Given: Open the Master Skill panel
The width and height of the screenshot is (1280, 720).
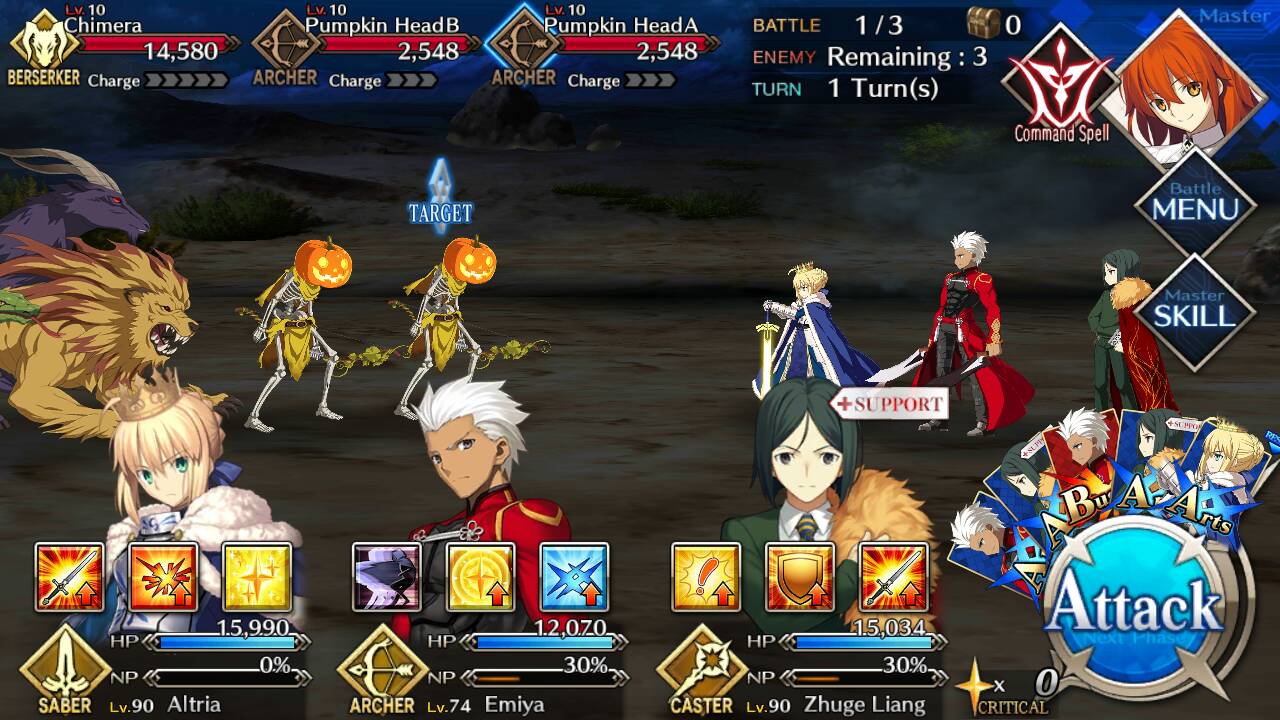Looking at the screenshot, I should click(1195, 309).
